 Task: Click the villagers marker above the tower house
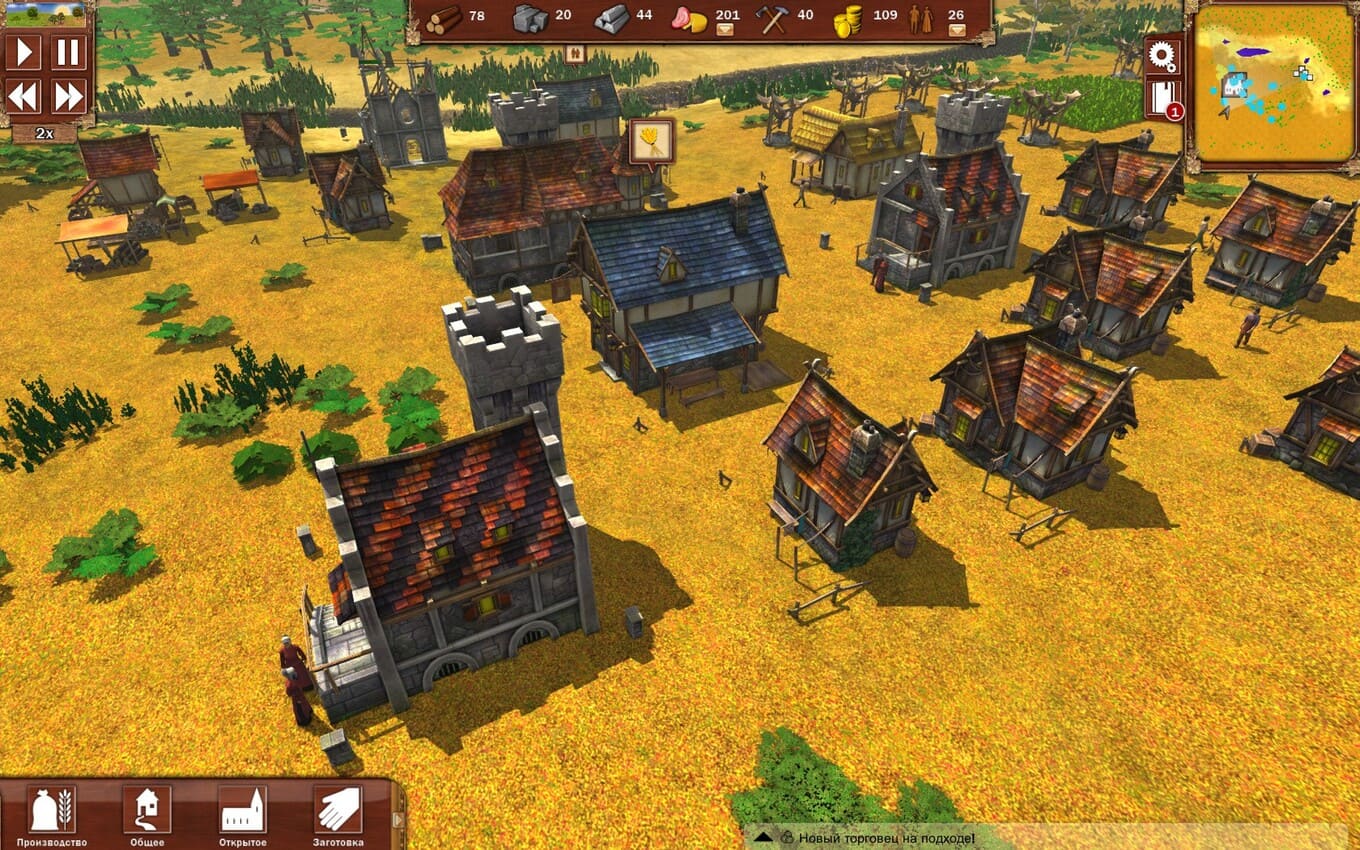575,56
